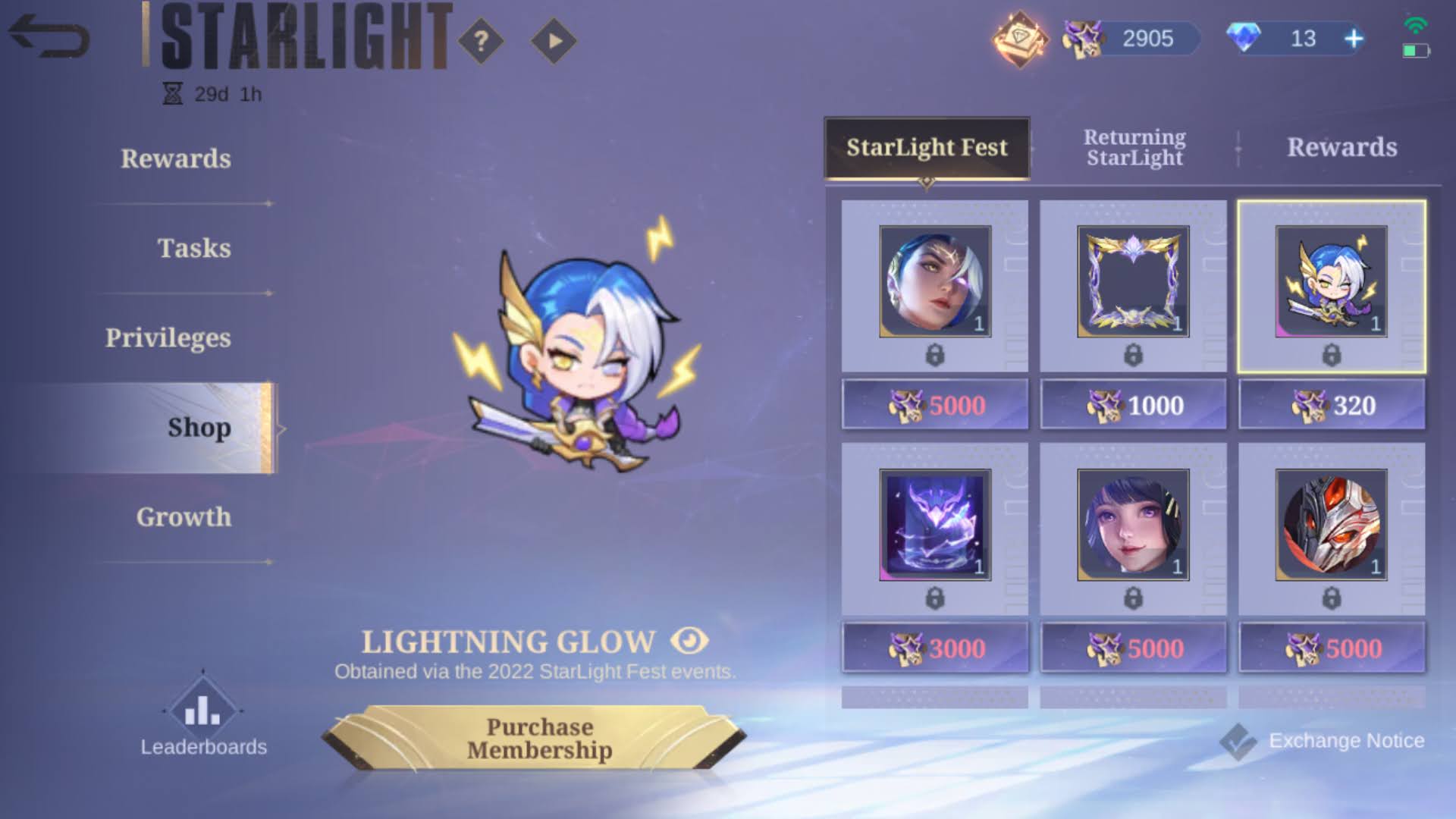Open the Starlight chest rewards icon
1456x819 pixels.
click(x=1020, y=36)
